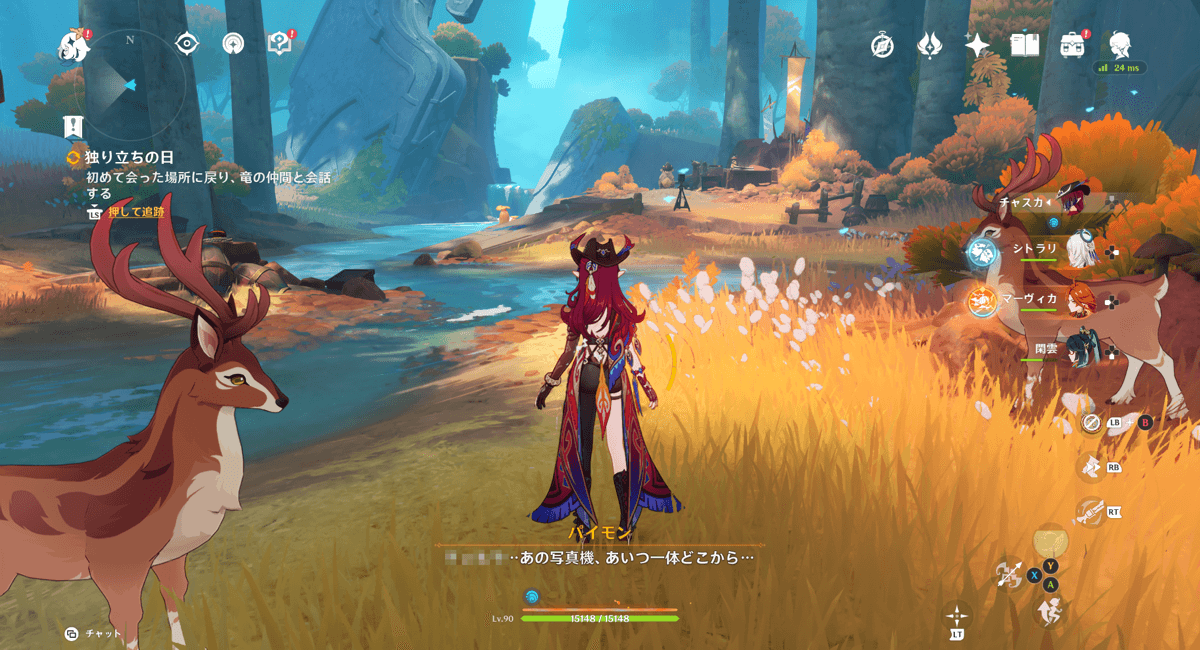Screen dimensions: 1200x650
Task: Toggle the elemental sight eye icon
Action: tap(187, 43)
